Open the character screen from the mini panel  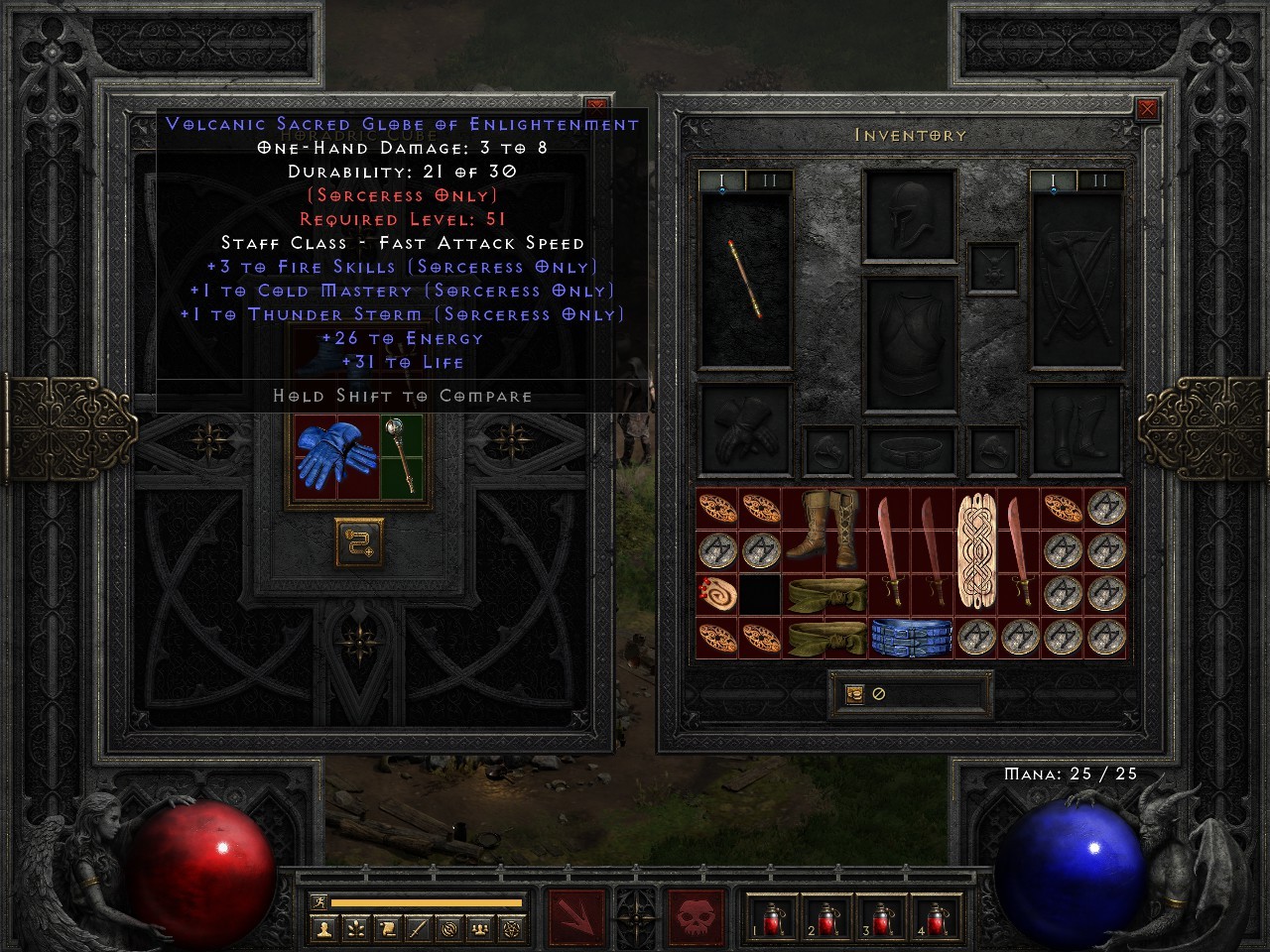tap(323, 928)
